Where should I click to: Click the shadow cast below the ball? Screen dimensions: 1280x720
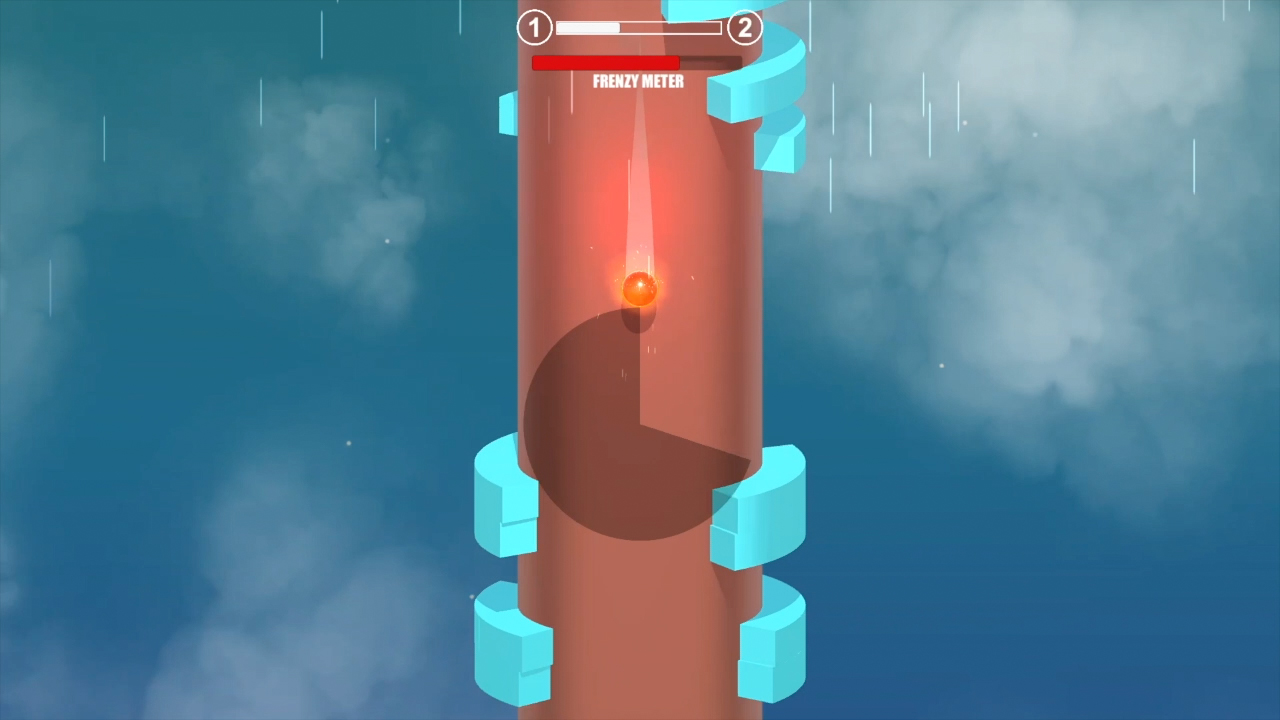tap(640, 320)
